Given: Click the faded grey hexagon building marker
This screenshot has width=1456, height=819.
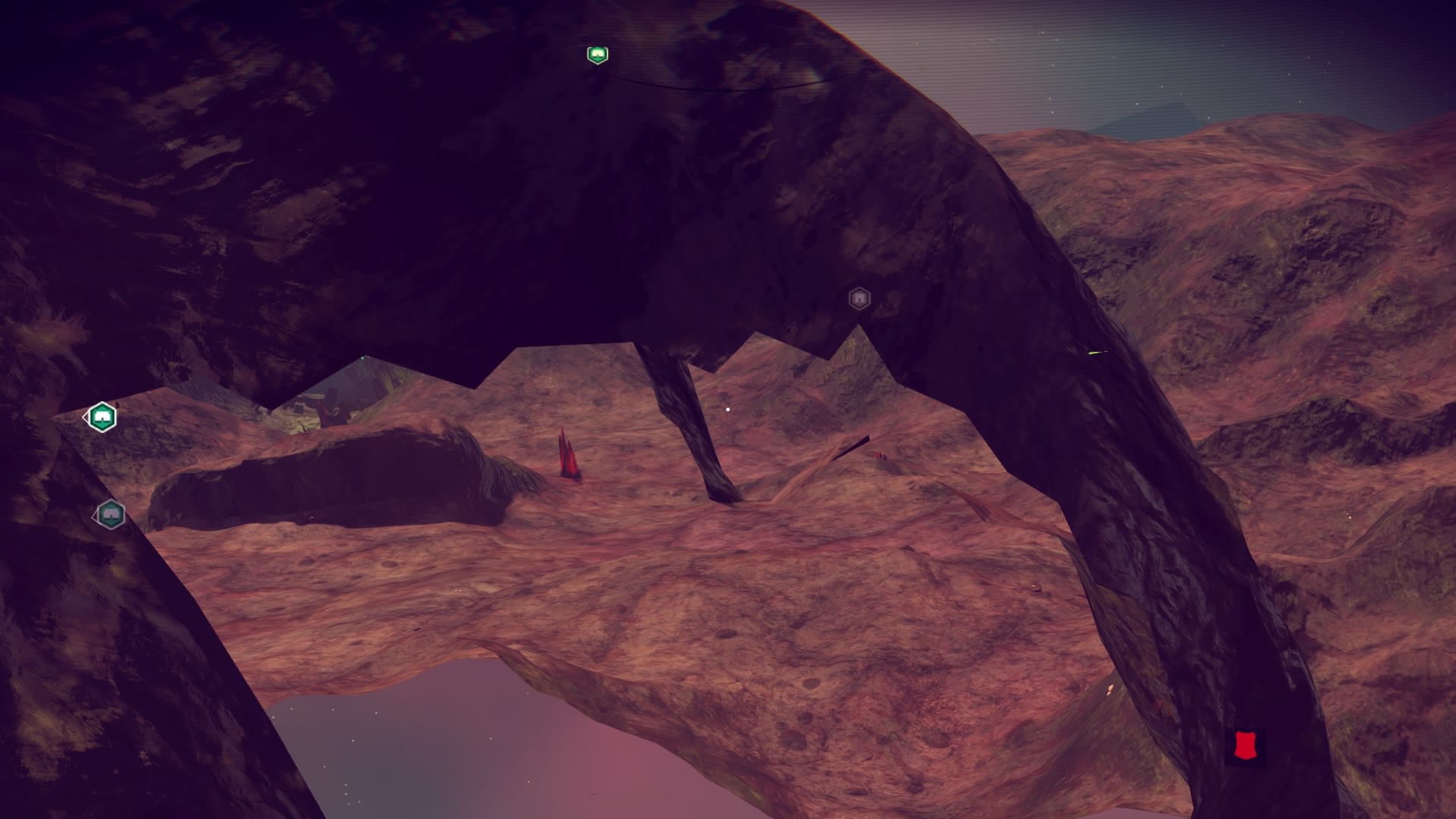Looking at the screenshot, I should 858,299.
